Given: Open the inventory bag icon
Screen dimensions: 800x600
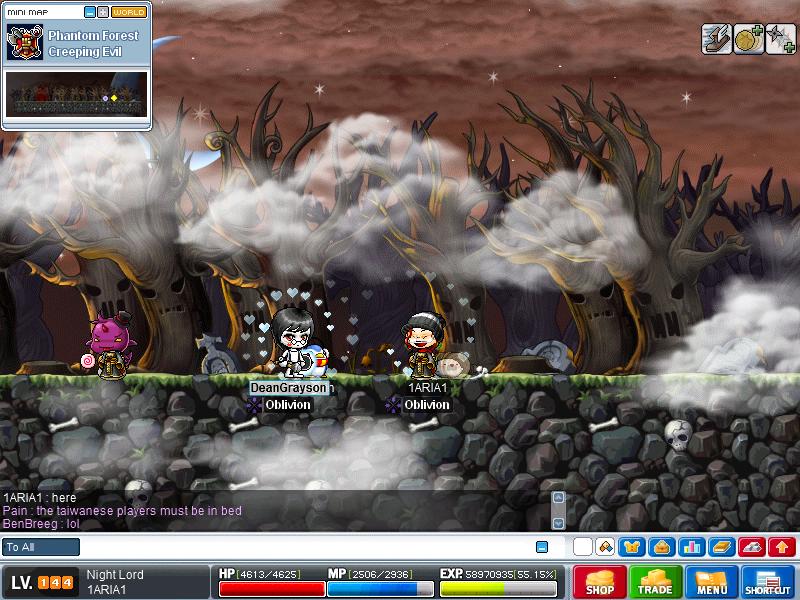Looking at the screenshot, I should 661,547.
